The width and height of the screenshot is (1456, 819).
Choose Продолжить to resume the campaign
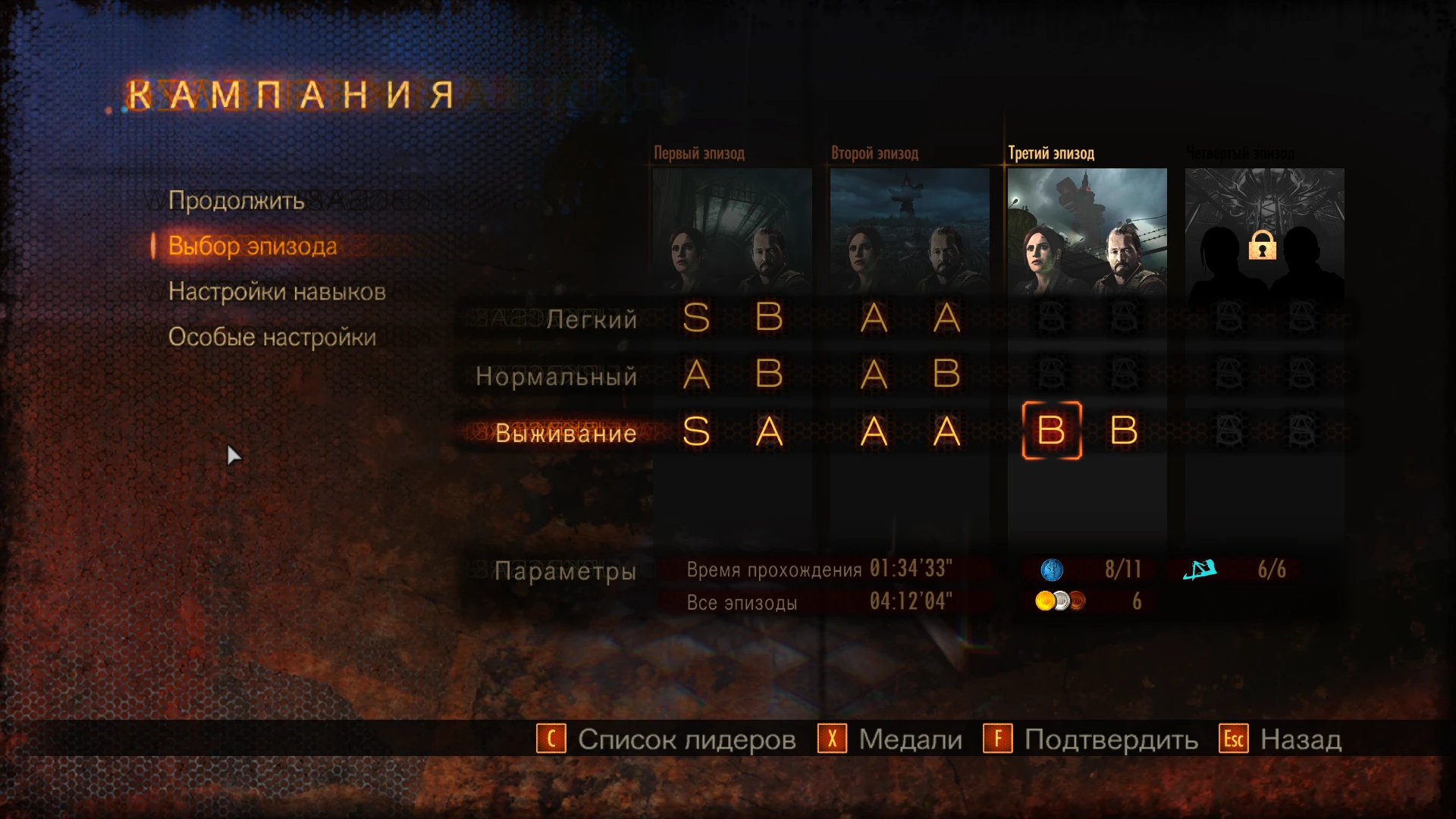tap(237, 200)
